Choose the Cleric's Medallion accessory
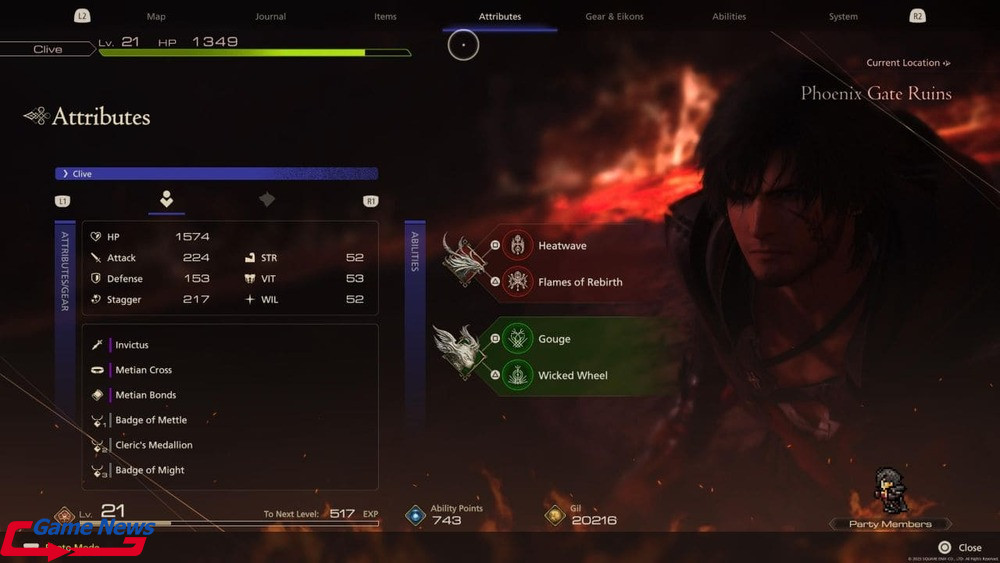 click(154, 445)
